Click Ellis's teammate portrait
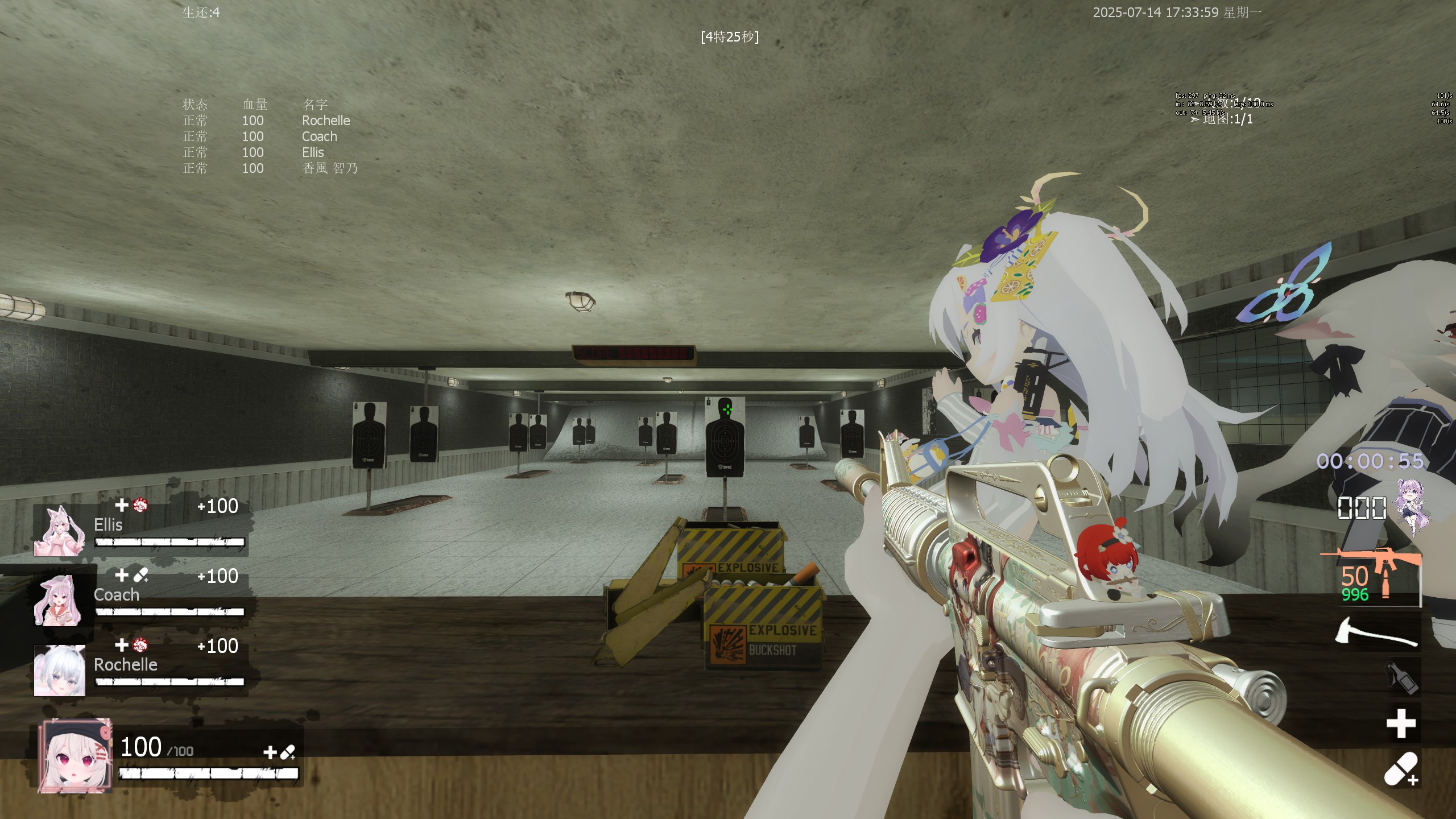 coord(59,531)
